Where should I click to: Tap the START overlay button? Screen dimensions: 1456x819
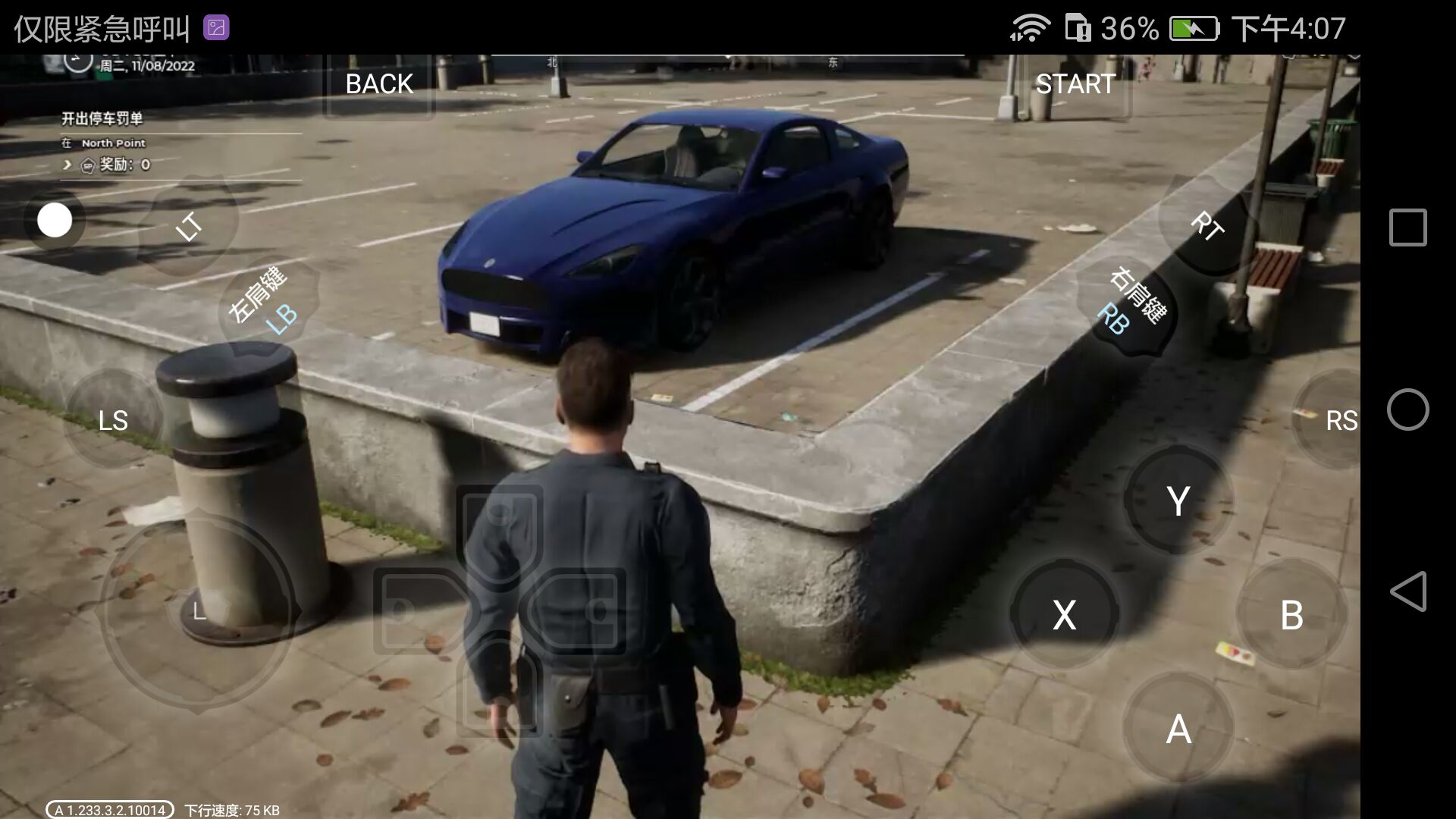(x=1075, y=84)
